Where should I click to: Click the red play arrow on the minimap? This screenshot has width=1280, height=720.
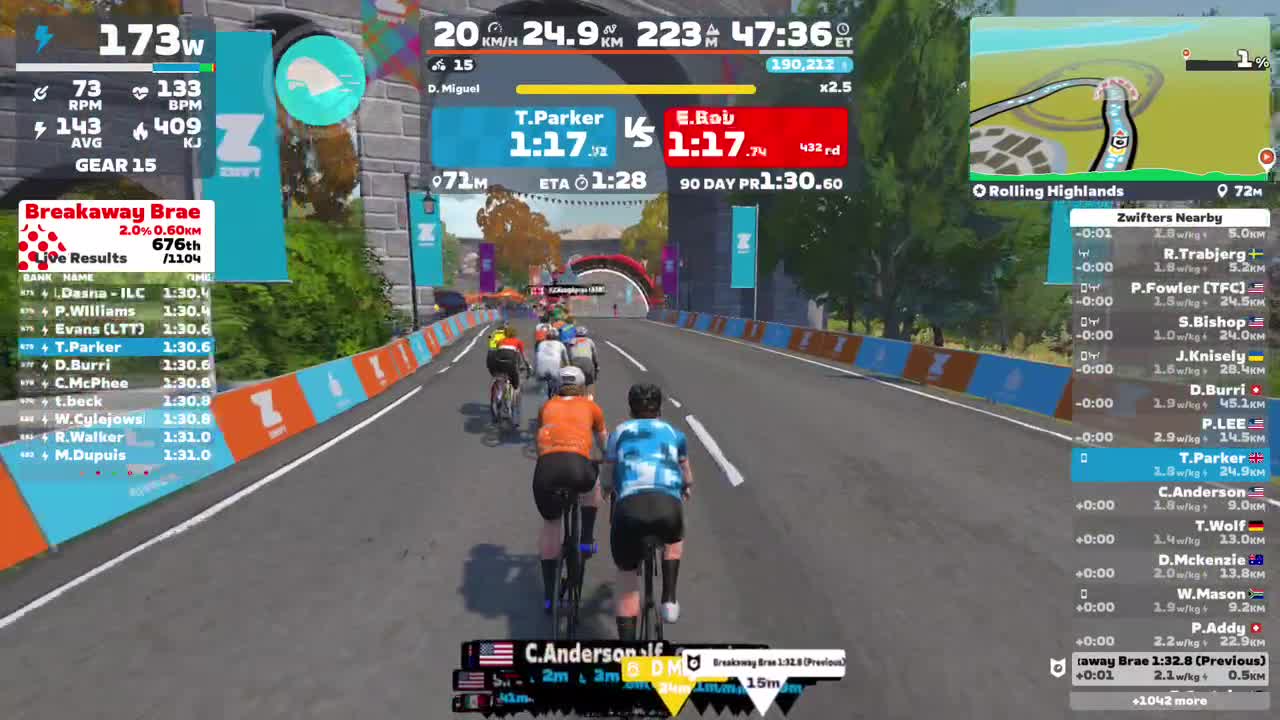click(x=1265, y=157)
